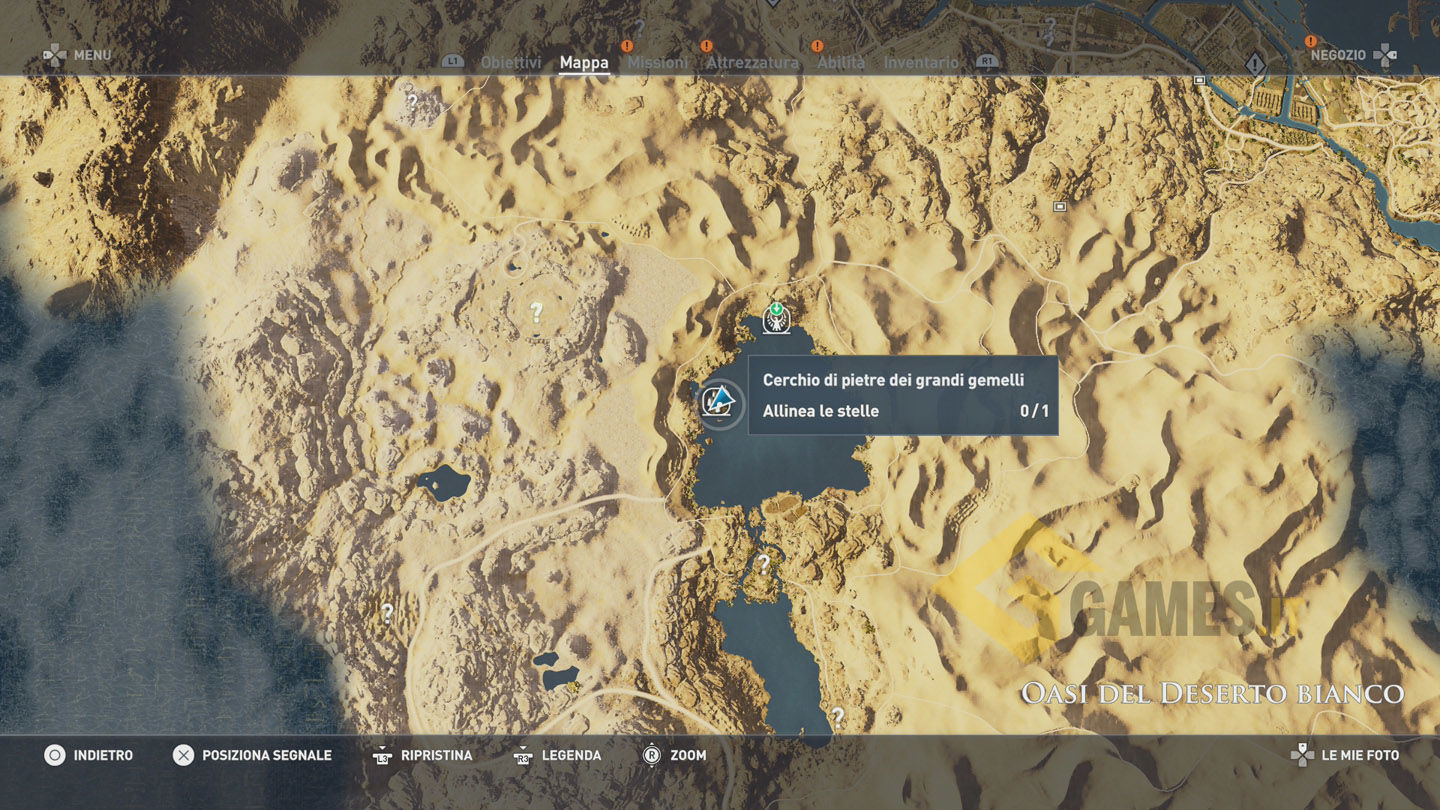Open the Inventario tab
The width and height of the screenshot is (1440, 810).
coord(920,62)
